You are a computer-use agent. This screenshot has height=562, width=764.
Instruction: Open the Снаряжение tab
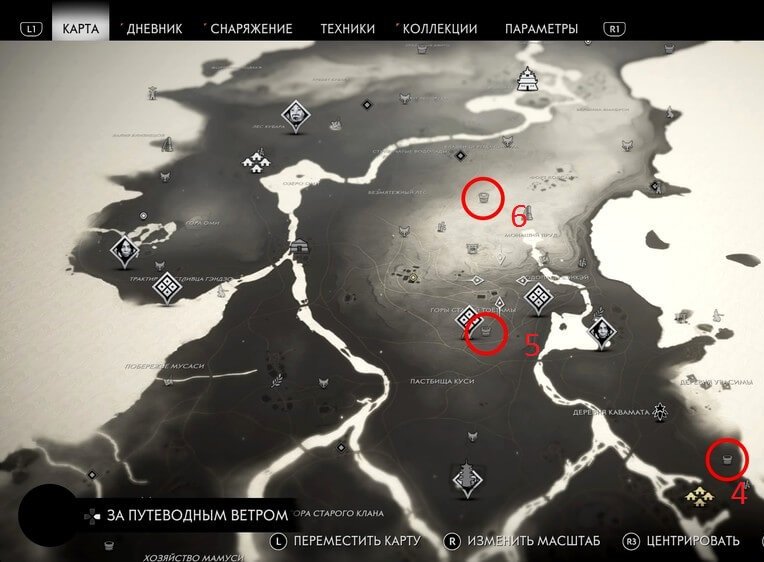[250, 29]
